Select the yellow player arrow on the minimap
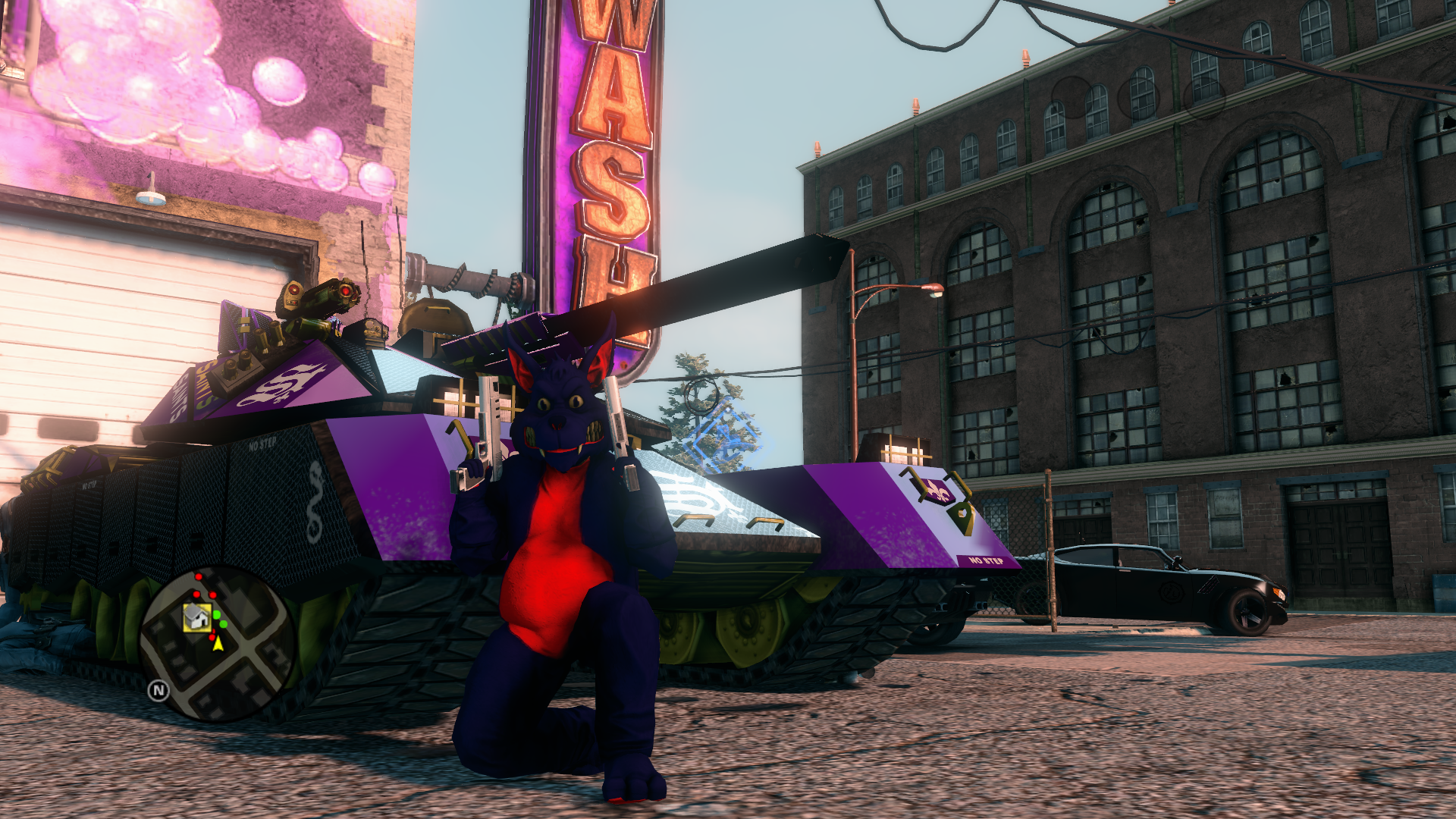 pos(218,644)
